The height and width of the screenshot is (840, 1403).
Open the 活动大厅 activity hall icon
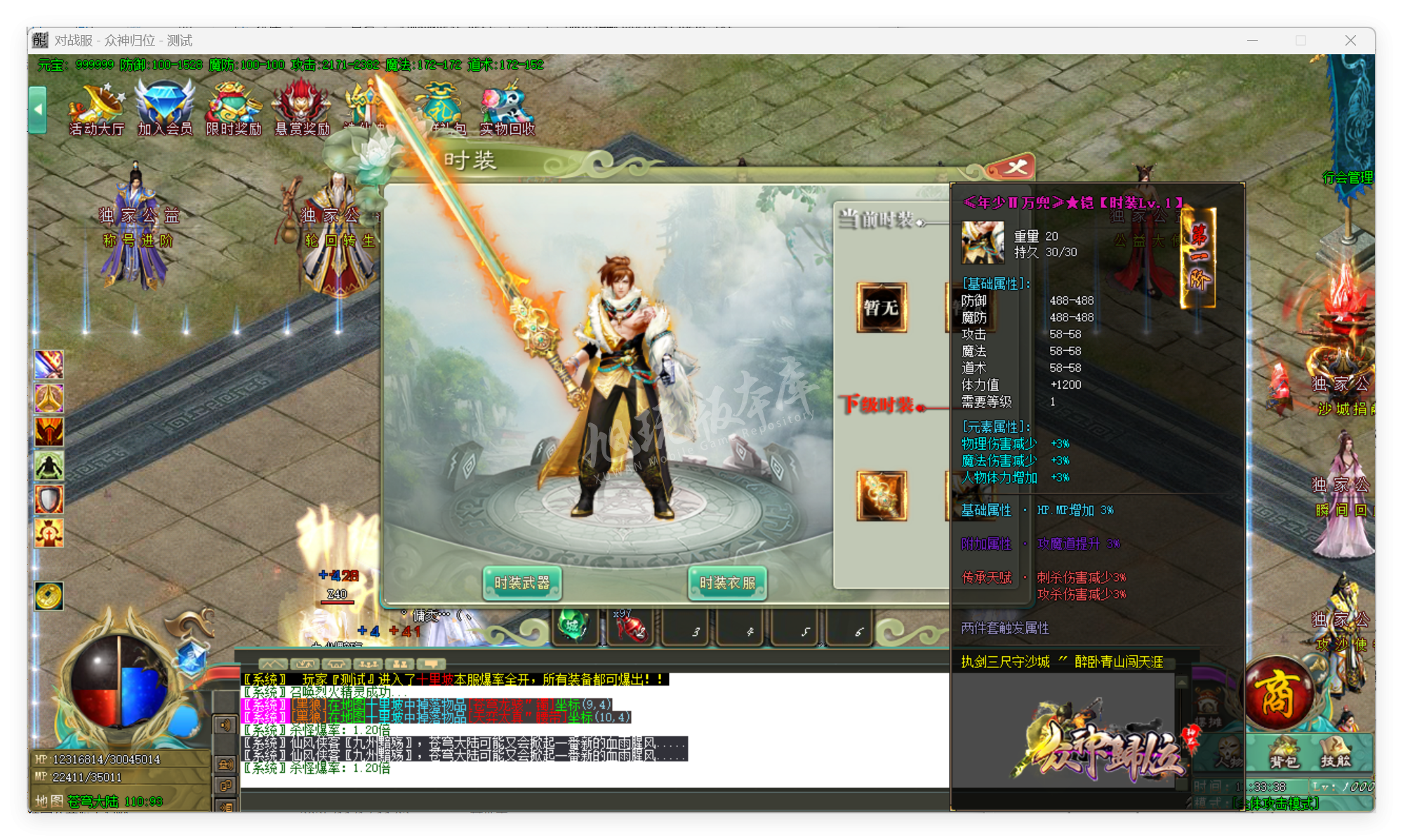click(95, 109)
